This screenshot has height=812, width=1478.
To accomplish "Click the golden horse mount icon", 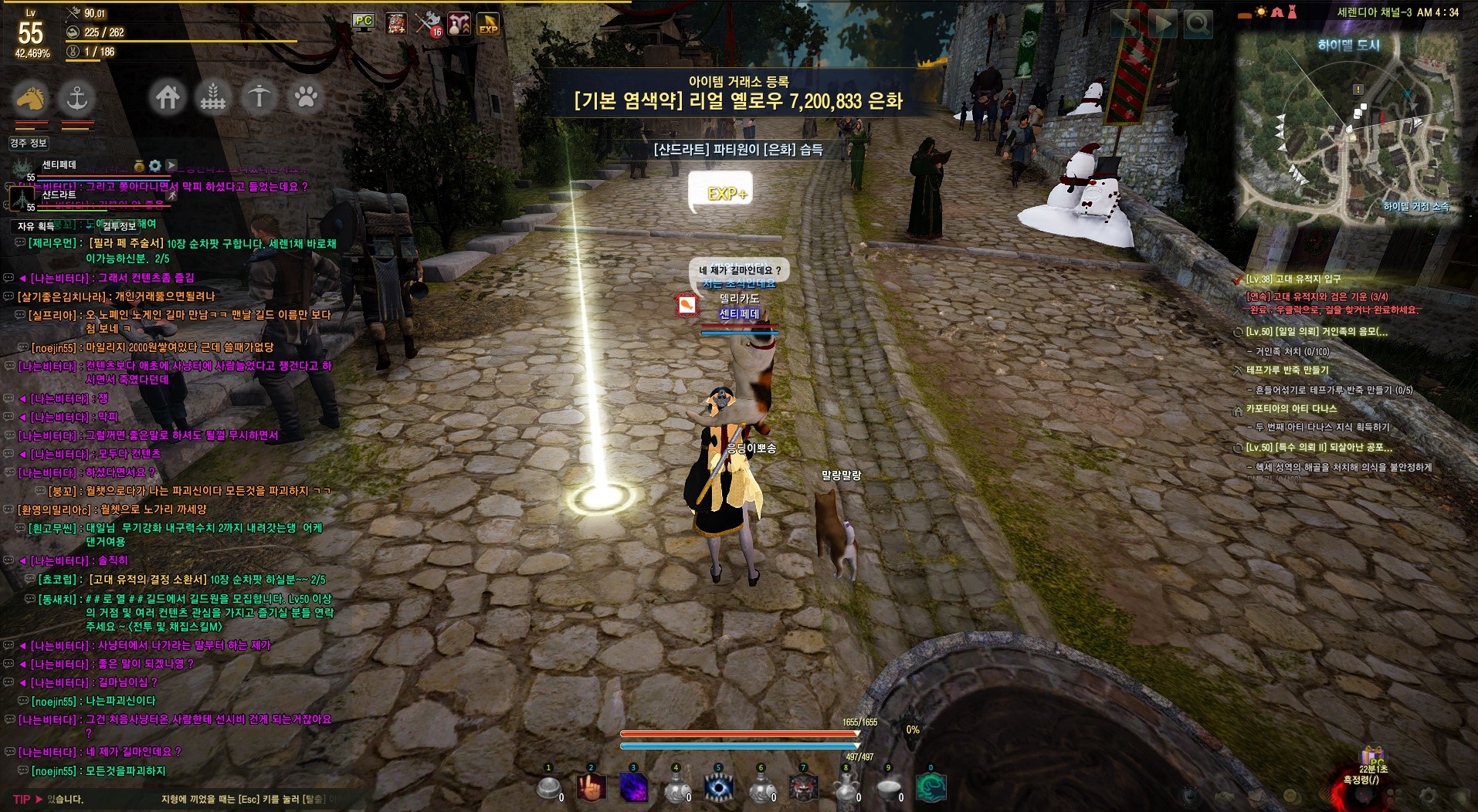I will point(30,98).
